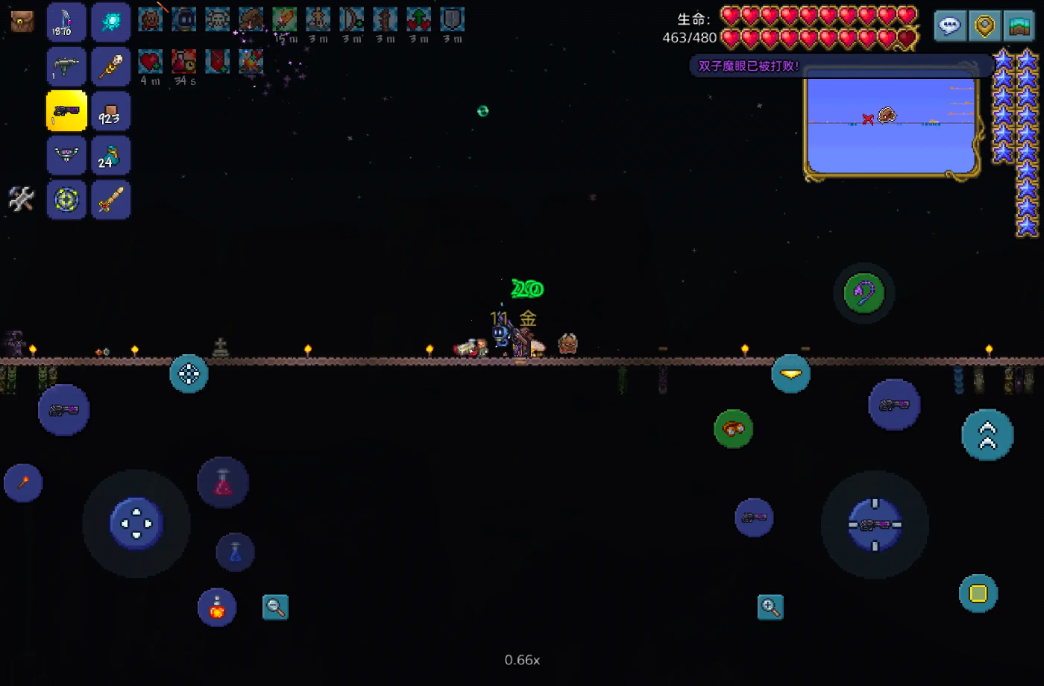Select the bow hotbar slot with 1870
This screenshot has width=1044, height=686.
point(66,22)
